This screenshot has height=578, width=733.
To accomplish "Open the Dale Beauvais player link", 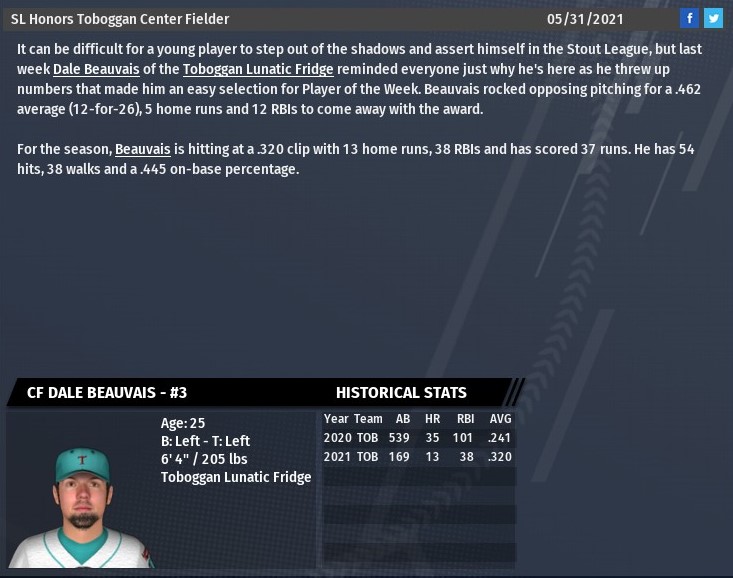I will click(x=97, y=68).
